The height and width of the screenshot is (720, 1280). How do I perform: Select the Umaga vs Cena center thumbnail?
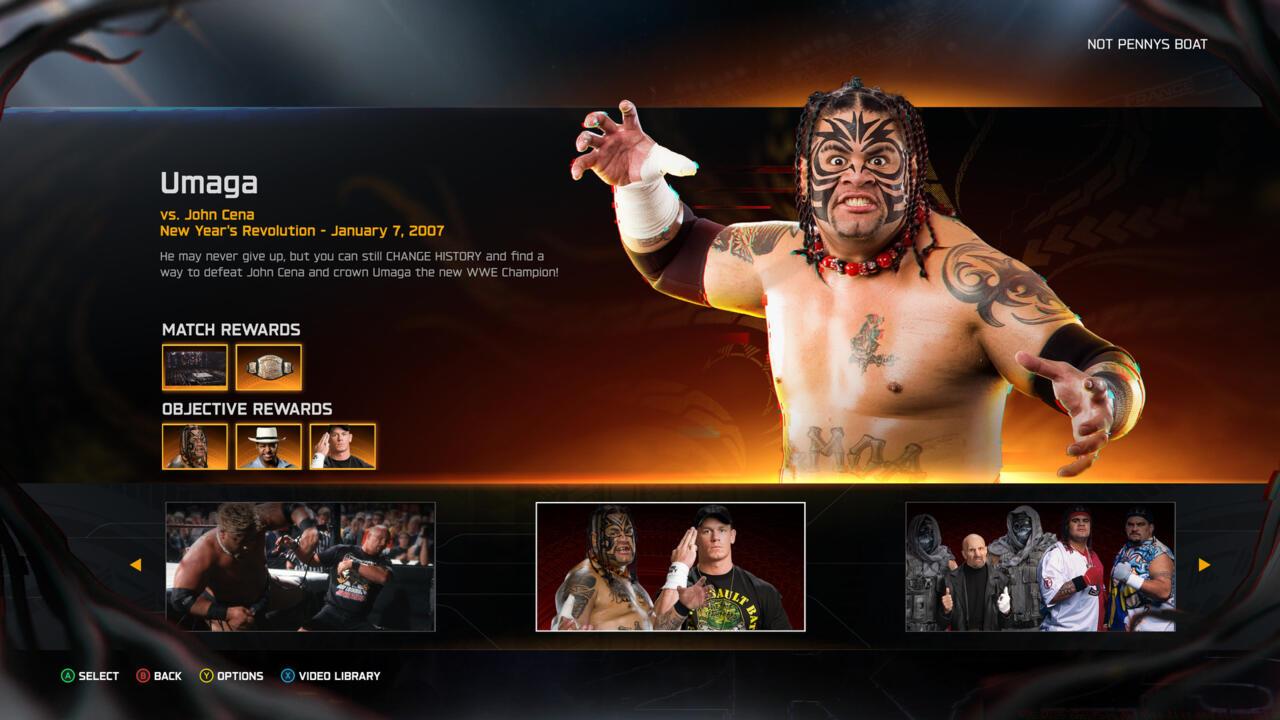pyautogui.click(x=670, y=565)
